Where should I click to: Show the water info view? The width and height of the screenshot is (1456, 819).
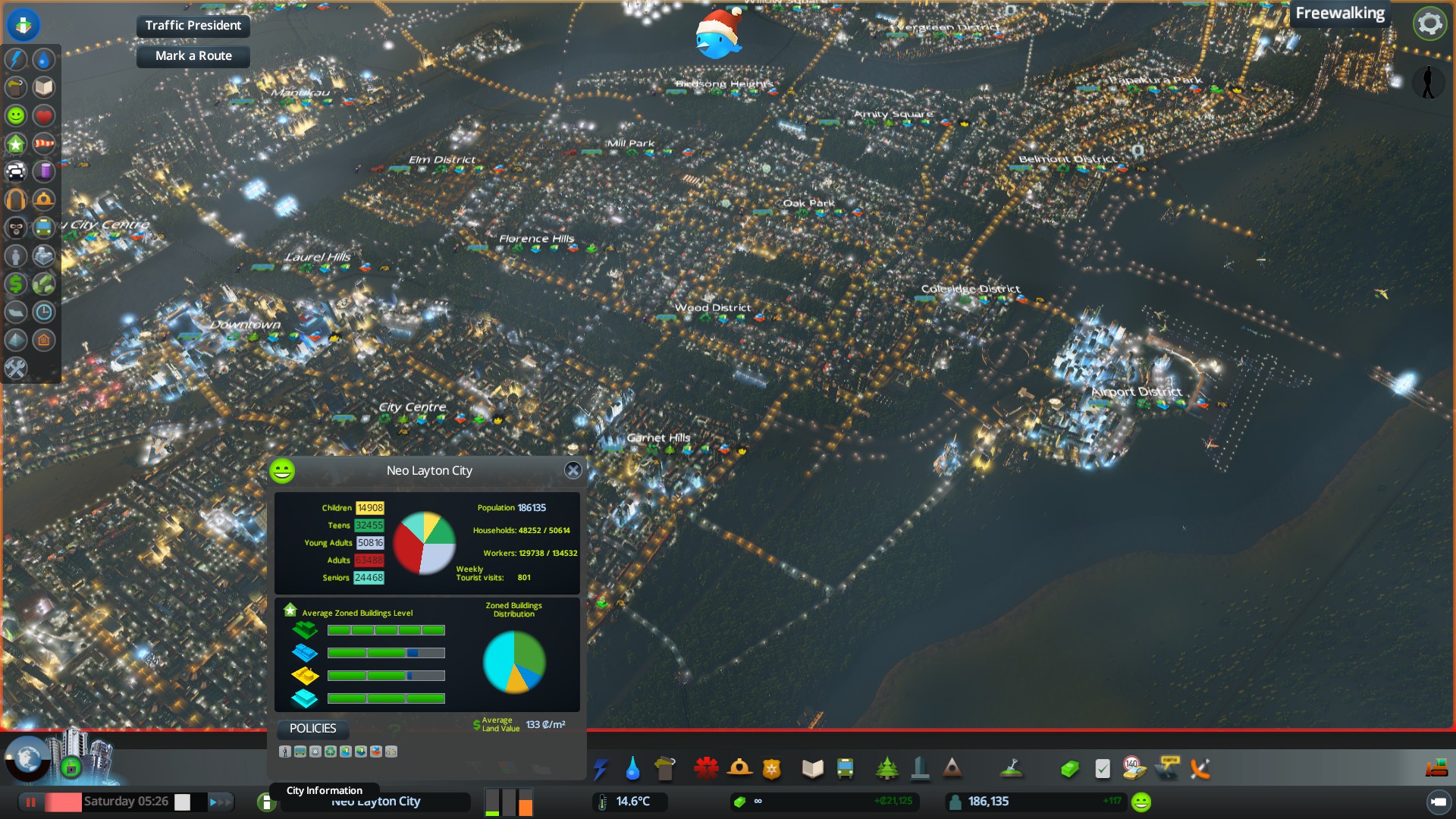[x=44, y=59]
